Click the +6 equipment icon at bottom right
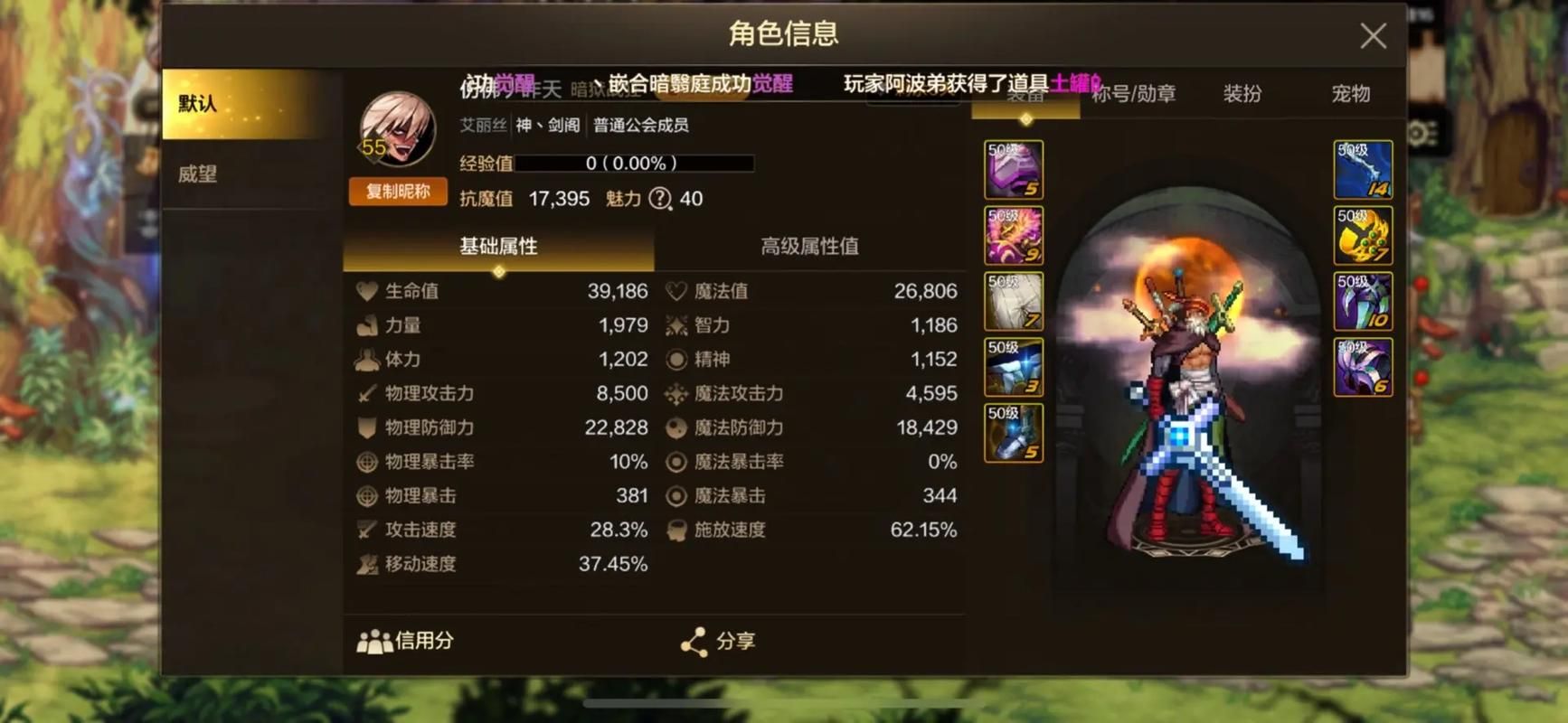1568x723 pixels. click(x=1363, y=367)
